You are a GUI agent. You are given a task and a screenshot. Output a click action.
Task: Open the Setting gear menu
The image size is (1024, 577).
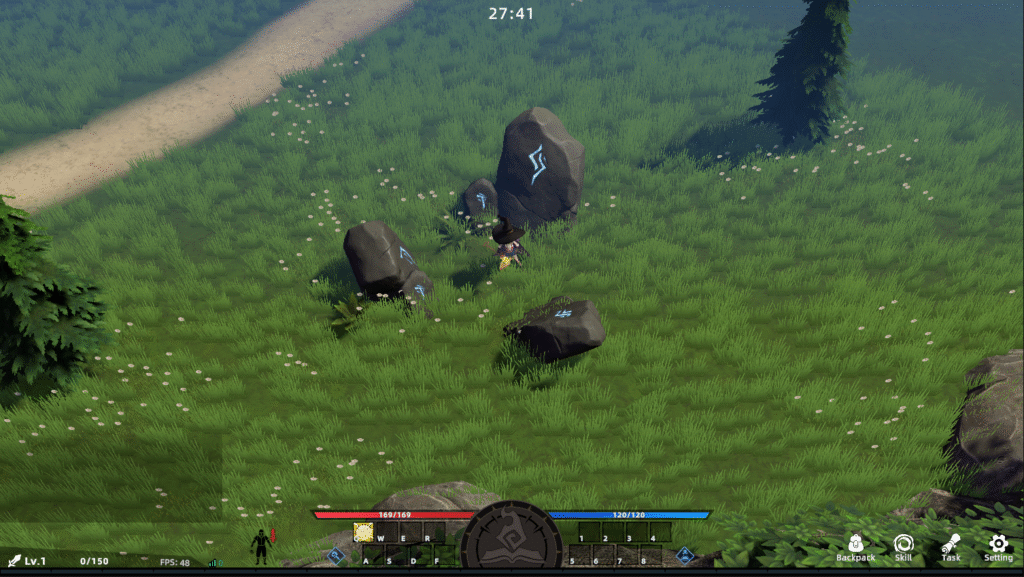(x=998, y=546)
